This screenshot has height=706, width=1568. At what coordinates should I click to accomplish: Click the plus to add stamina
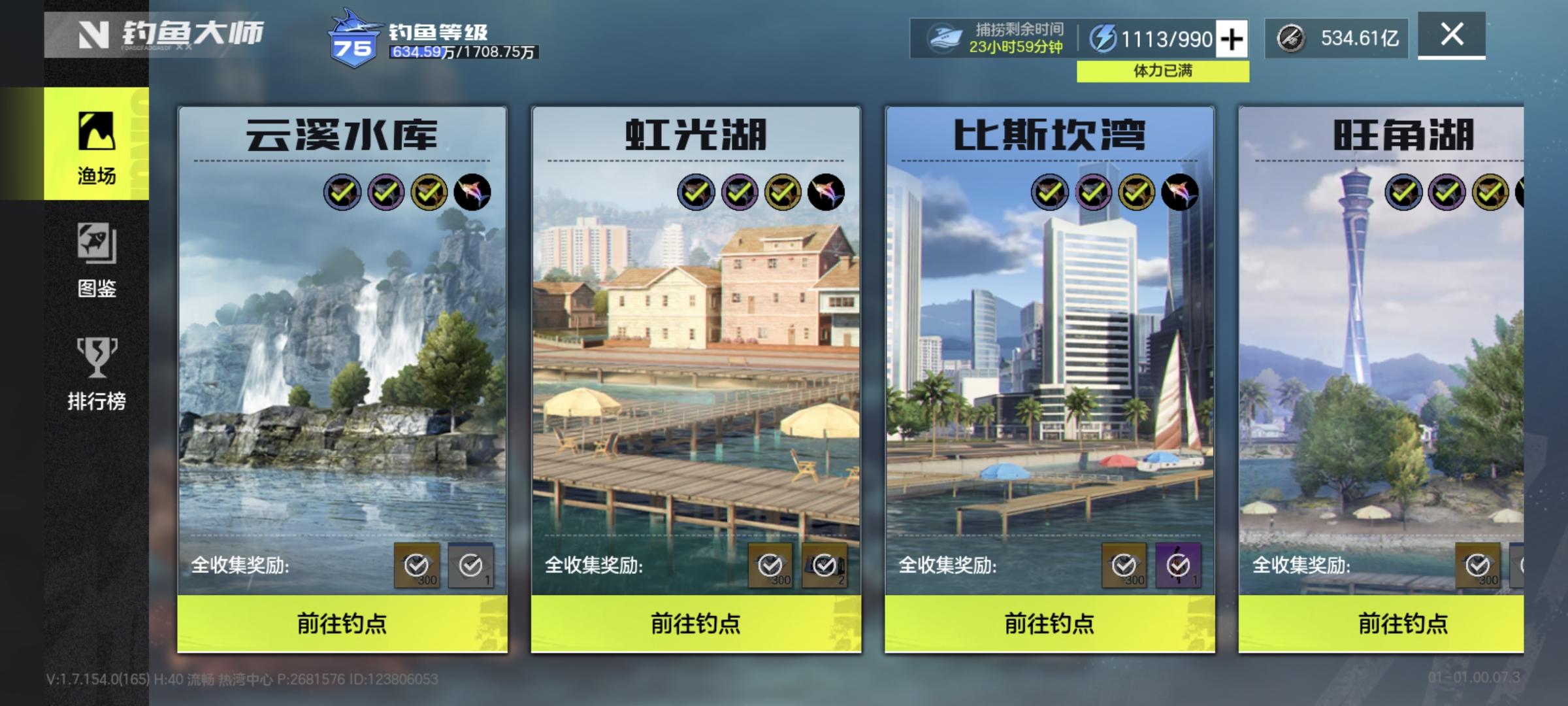tap(1232, 39)
